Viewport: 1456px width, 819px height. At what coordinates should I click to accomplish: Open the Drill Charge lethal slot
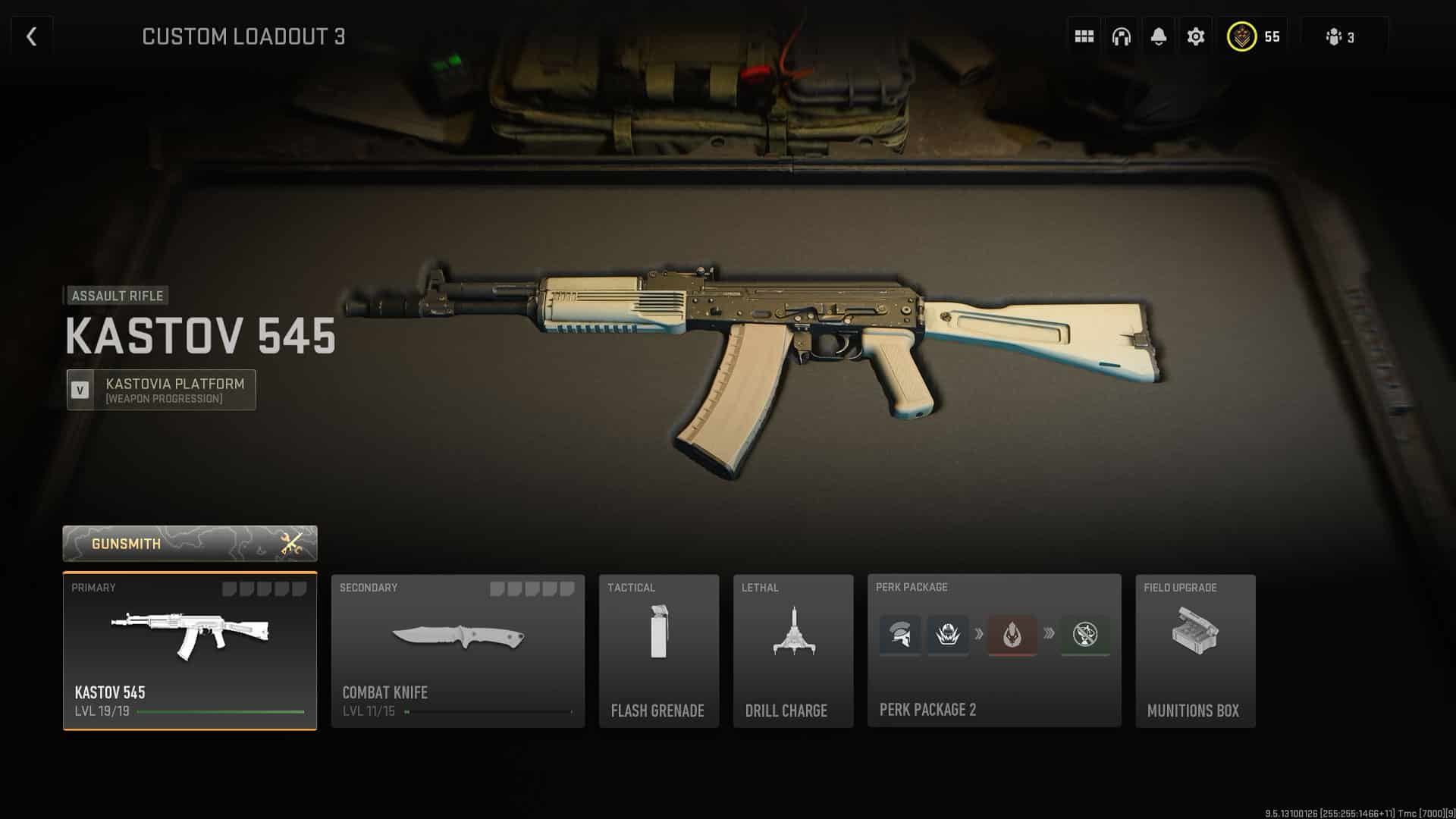793,652
